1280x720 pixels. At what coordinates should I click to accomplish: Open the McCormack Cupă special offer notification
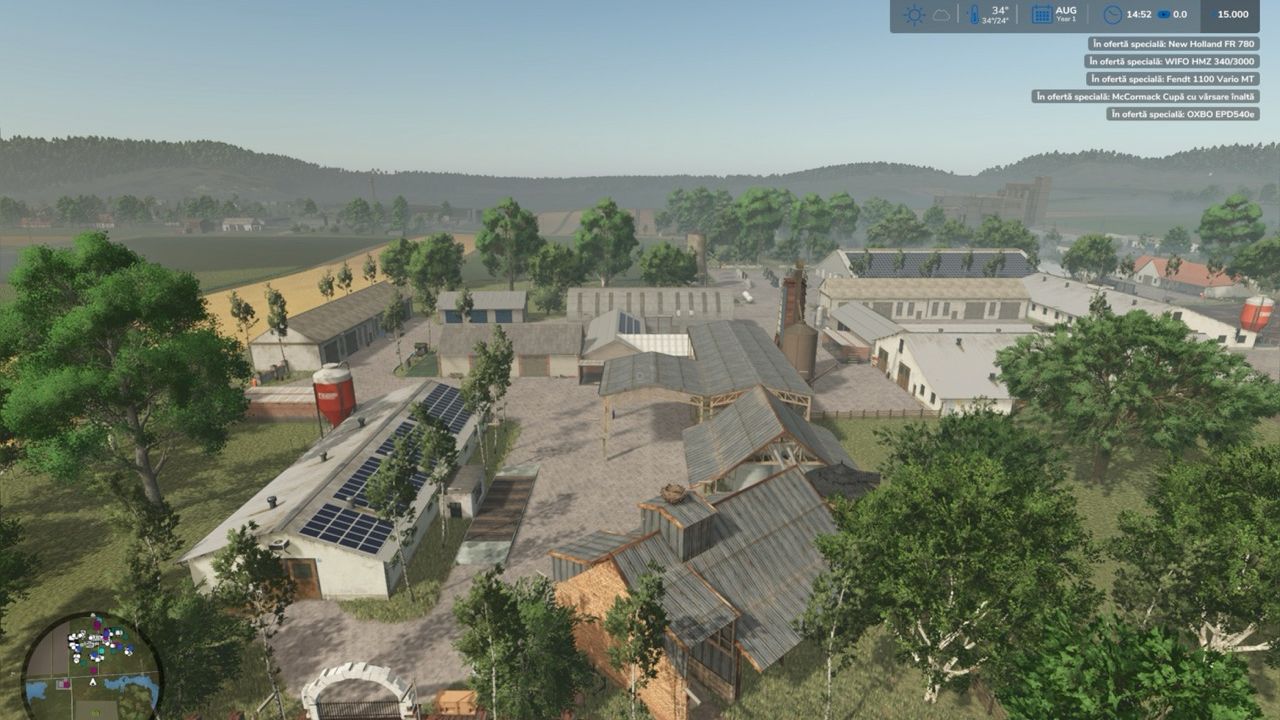click(1145, 97)
